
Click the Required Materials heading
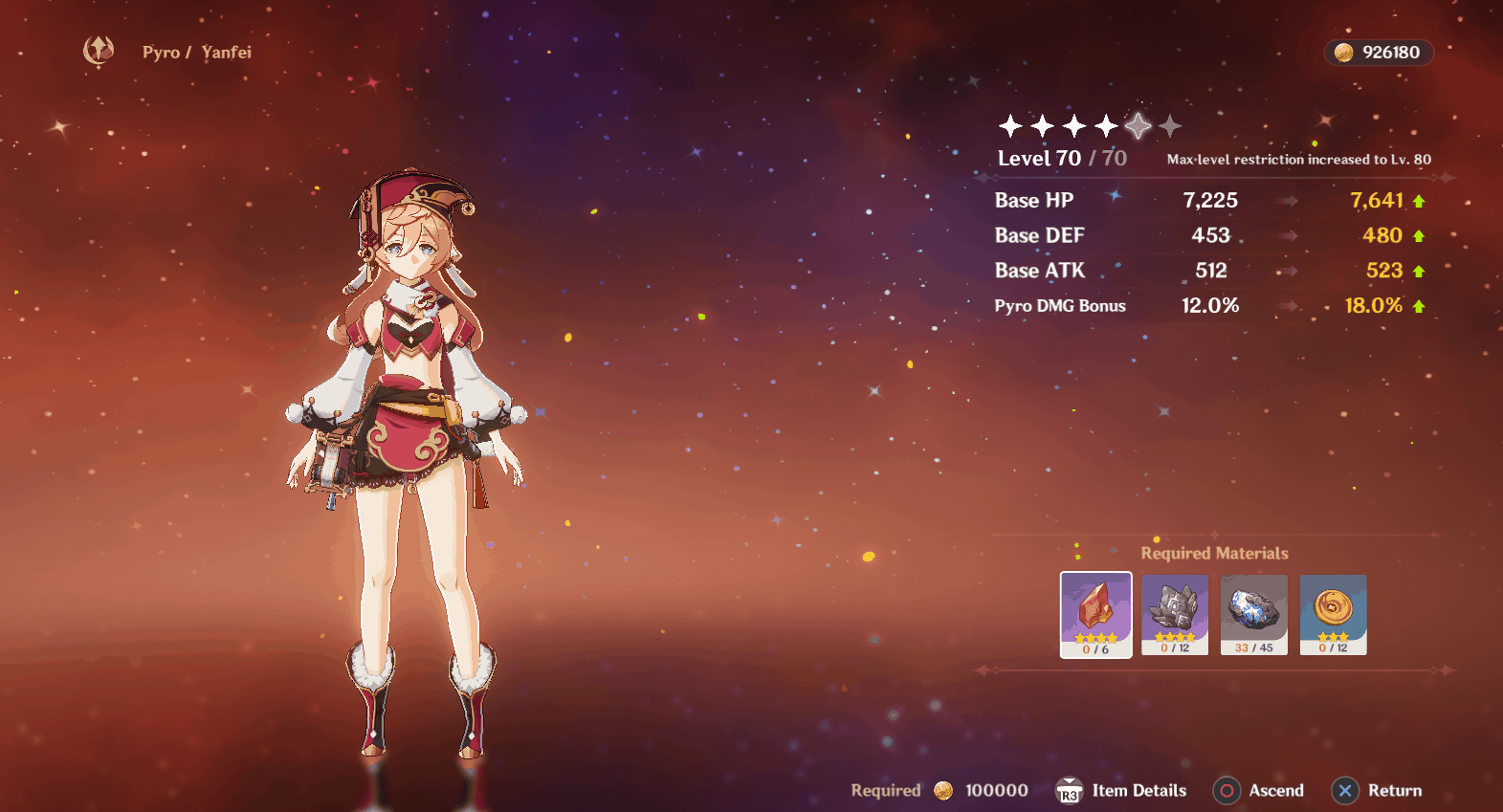pyautogui.click(x=1214, y=553)
